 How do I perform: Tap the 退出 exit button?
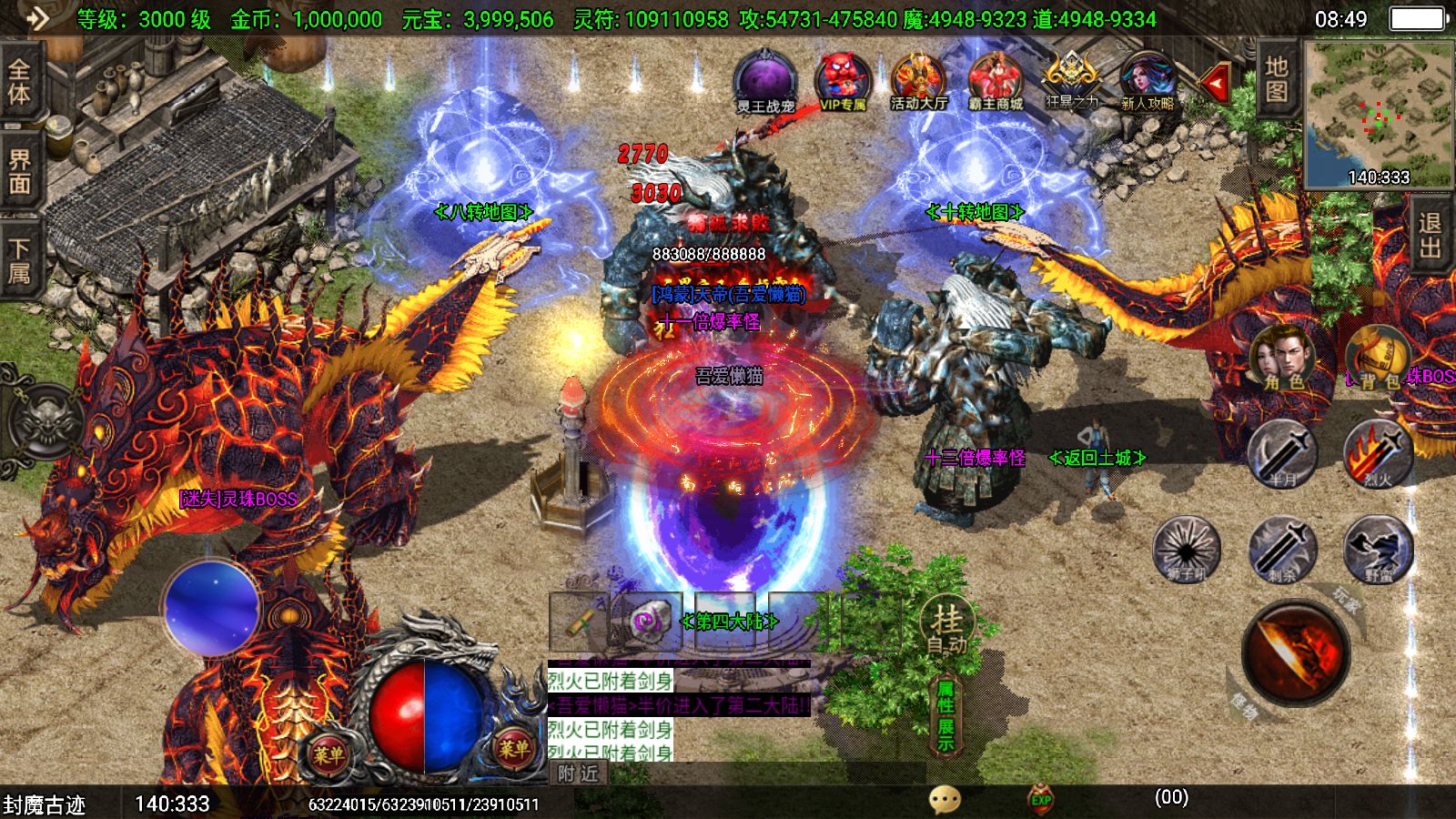(1431, 235)
